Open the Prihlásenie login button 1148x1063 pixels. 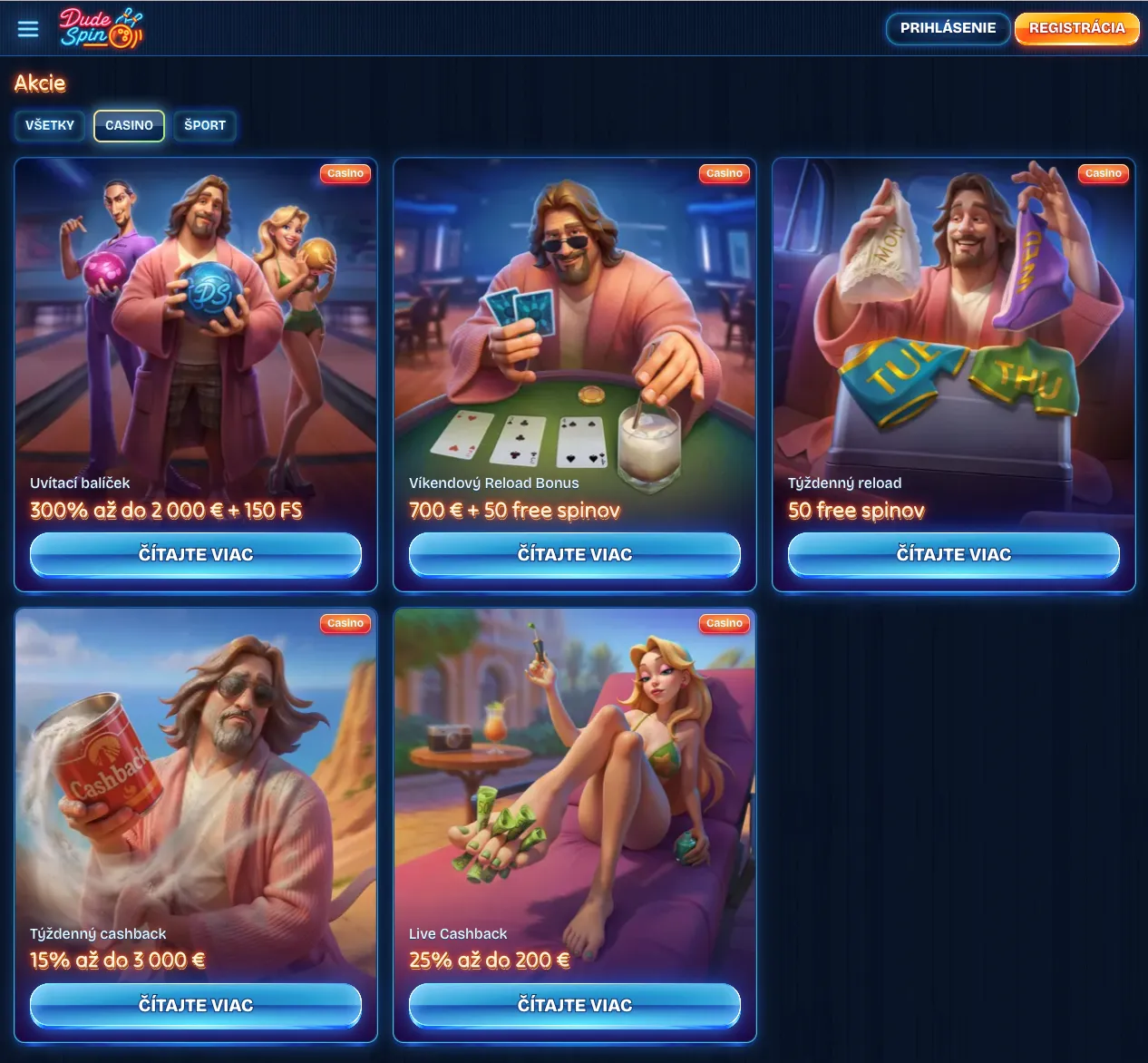coord(948,28)
